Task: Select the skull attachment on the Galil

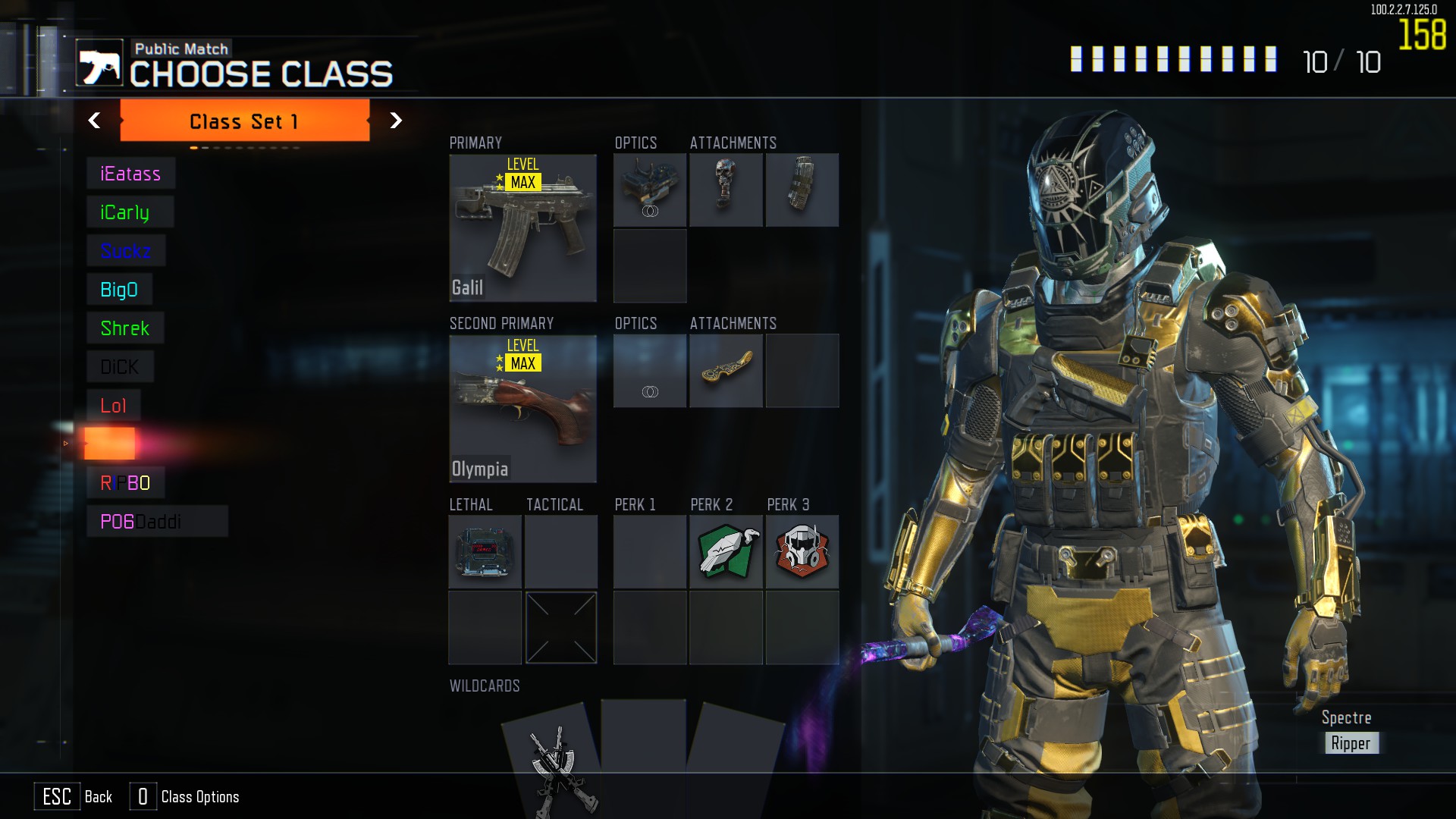Action: [x=726, y=190]
